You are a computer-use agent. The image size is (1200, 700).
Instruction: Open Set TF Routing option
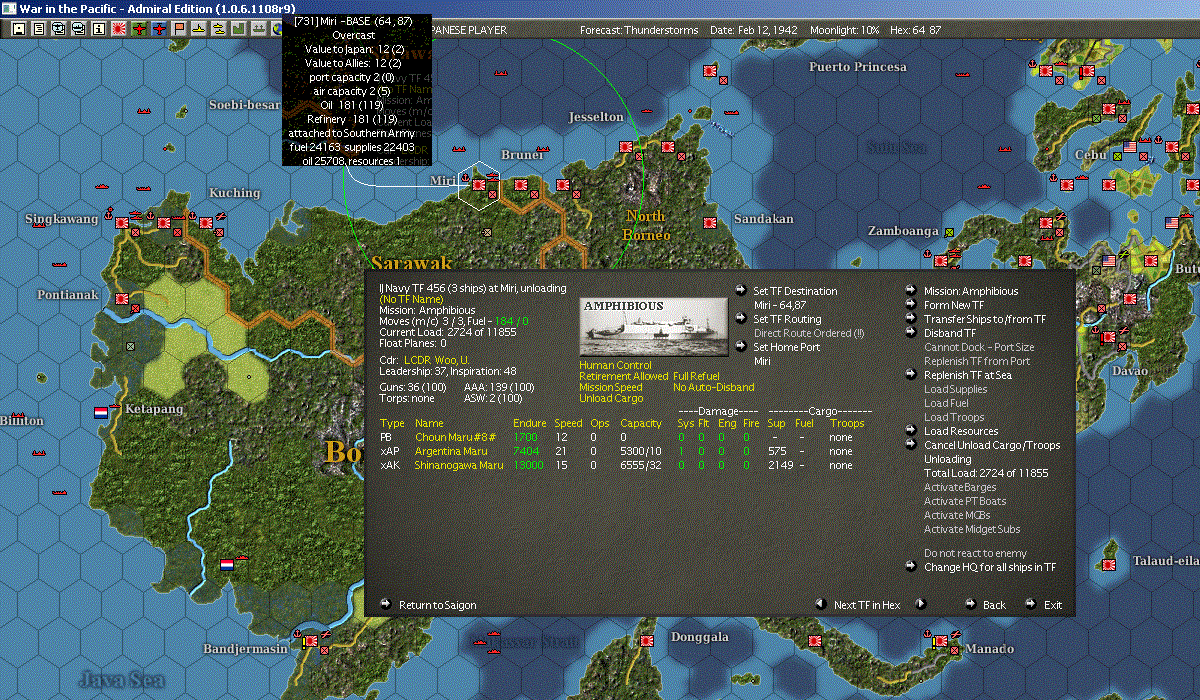coord(787,319)
